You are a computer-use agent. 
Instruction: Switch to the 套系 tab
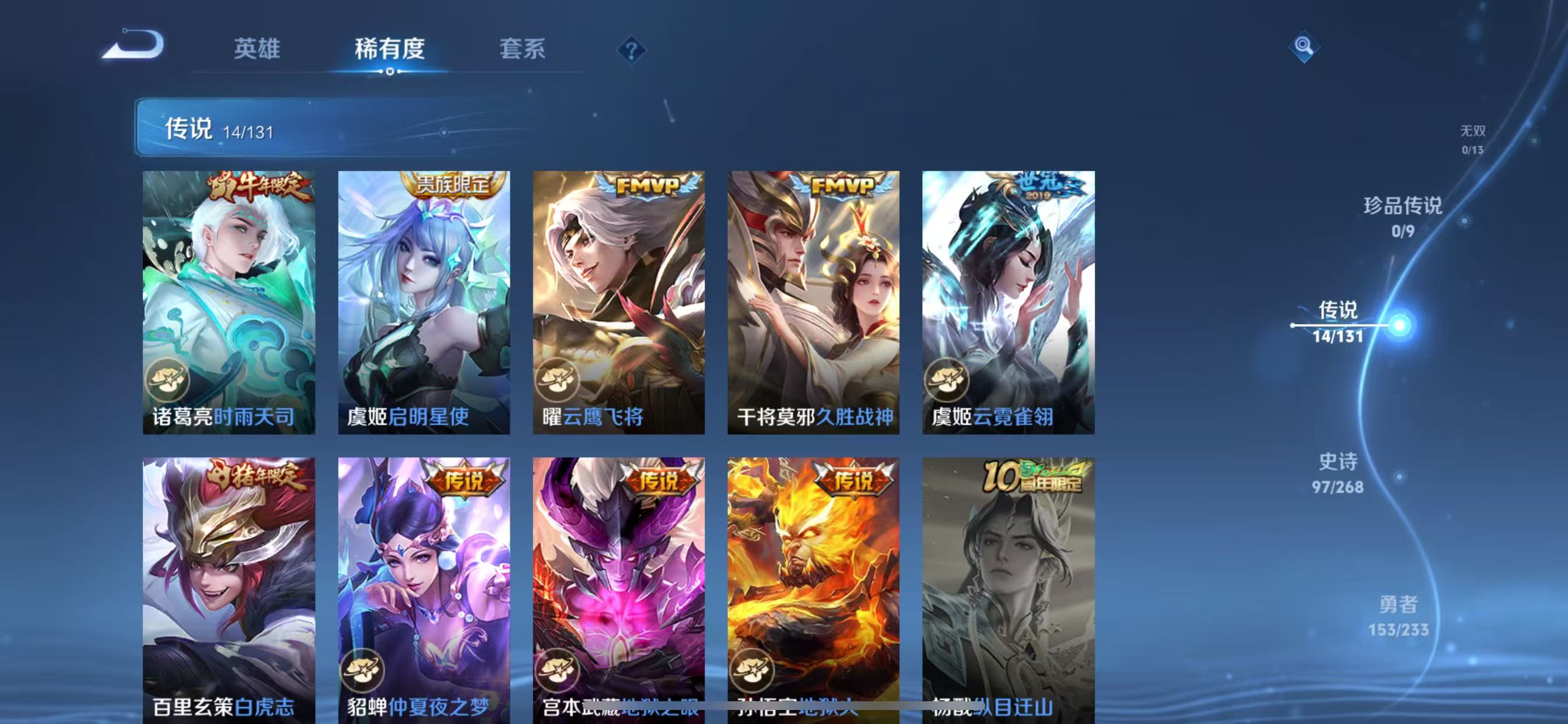522,50
